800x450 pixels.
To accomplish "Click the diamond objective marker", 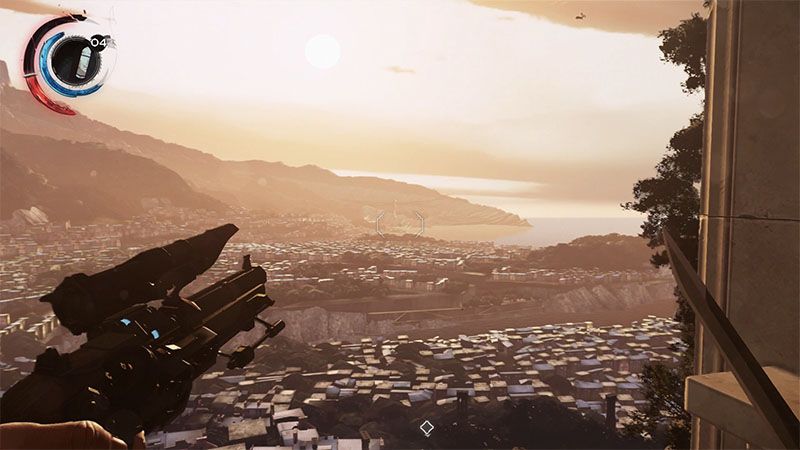I will click(426, 428).
